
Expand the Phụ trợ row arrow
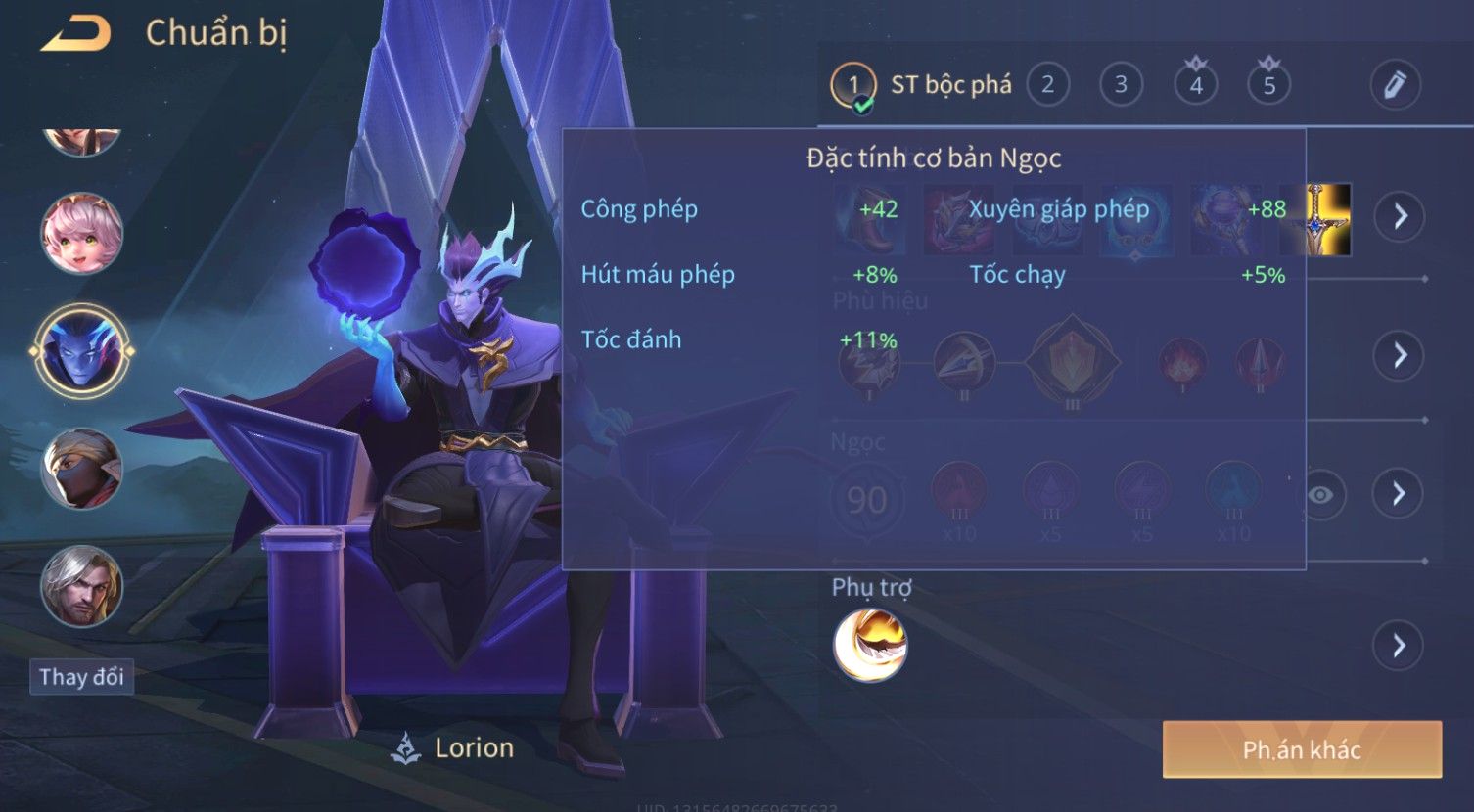tap(1399, 646)
